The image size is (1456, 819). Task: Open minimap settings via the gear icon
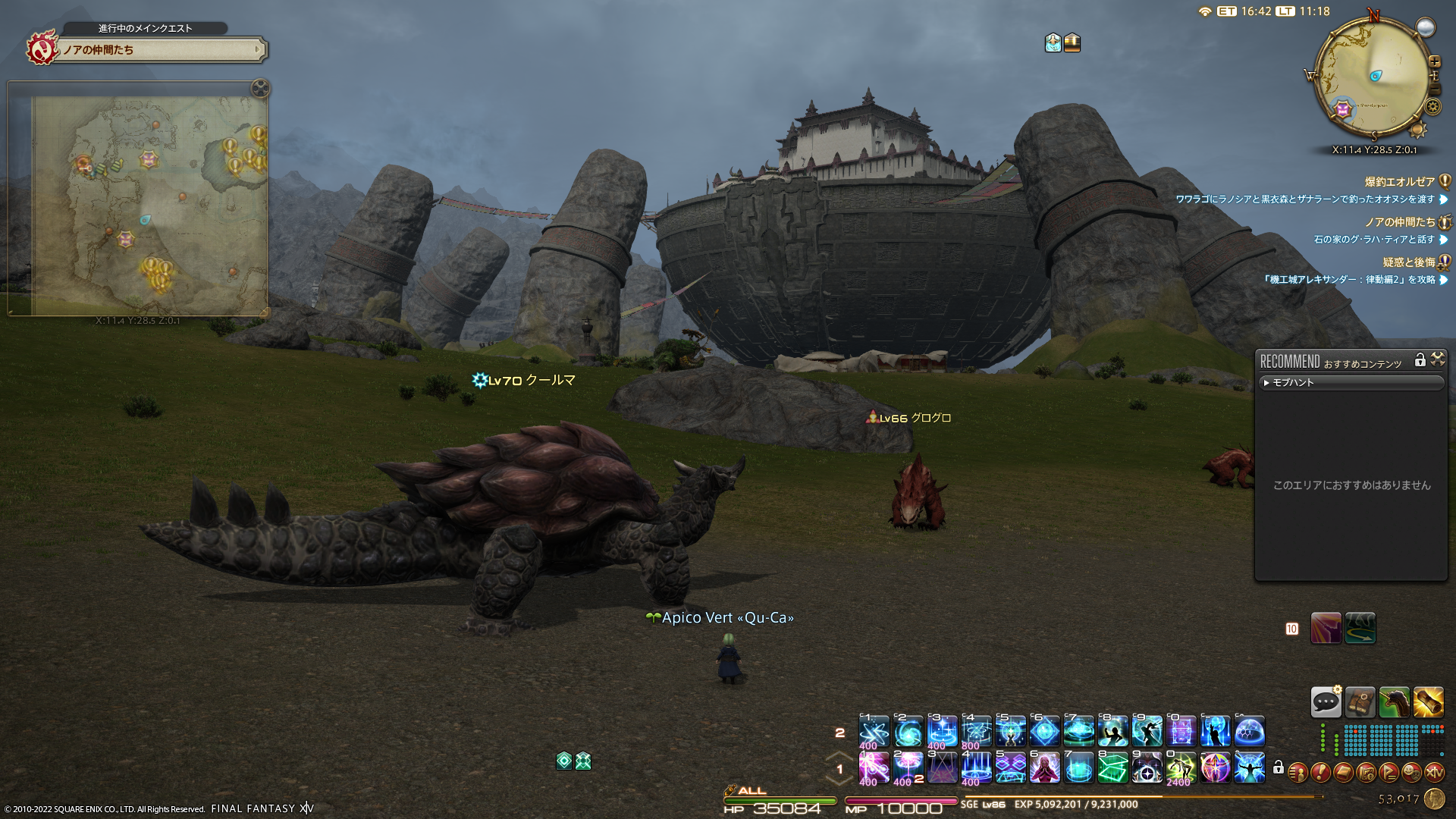pos(1432,106)
